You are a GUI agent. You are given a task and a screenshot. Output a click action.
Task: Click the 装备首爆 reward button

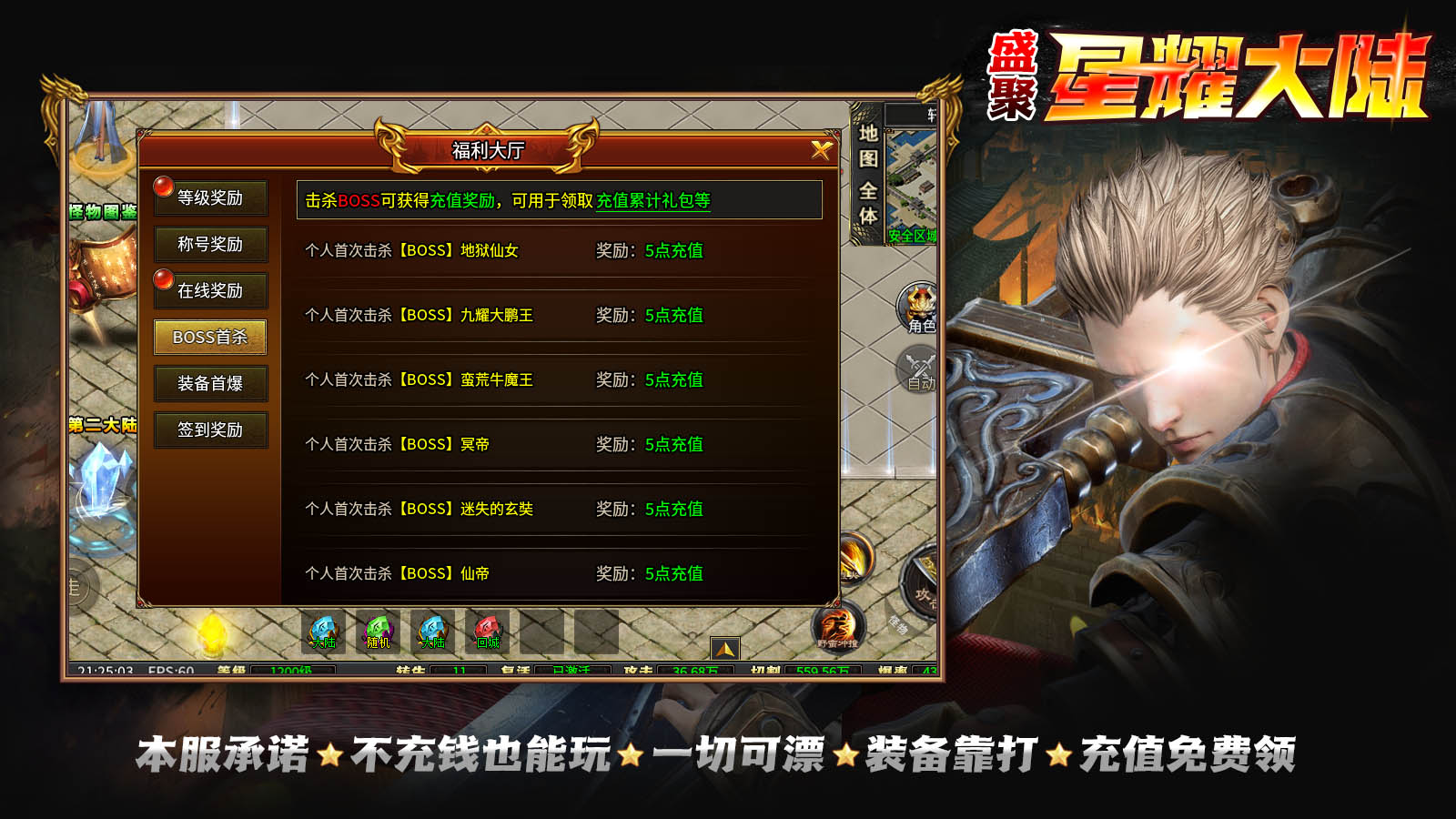click(211, 383)
